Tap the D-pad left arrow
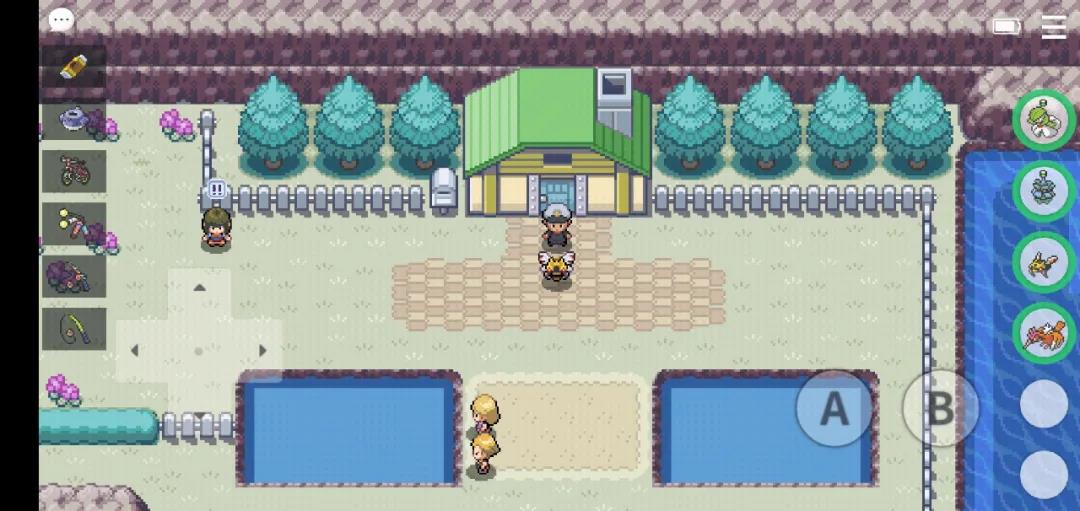This screenshot has width=1080, height=511. tap(136, 351)
